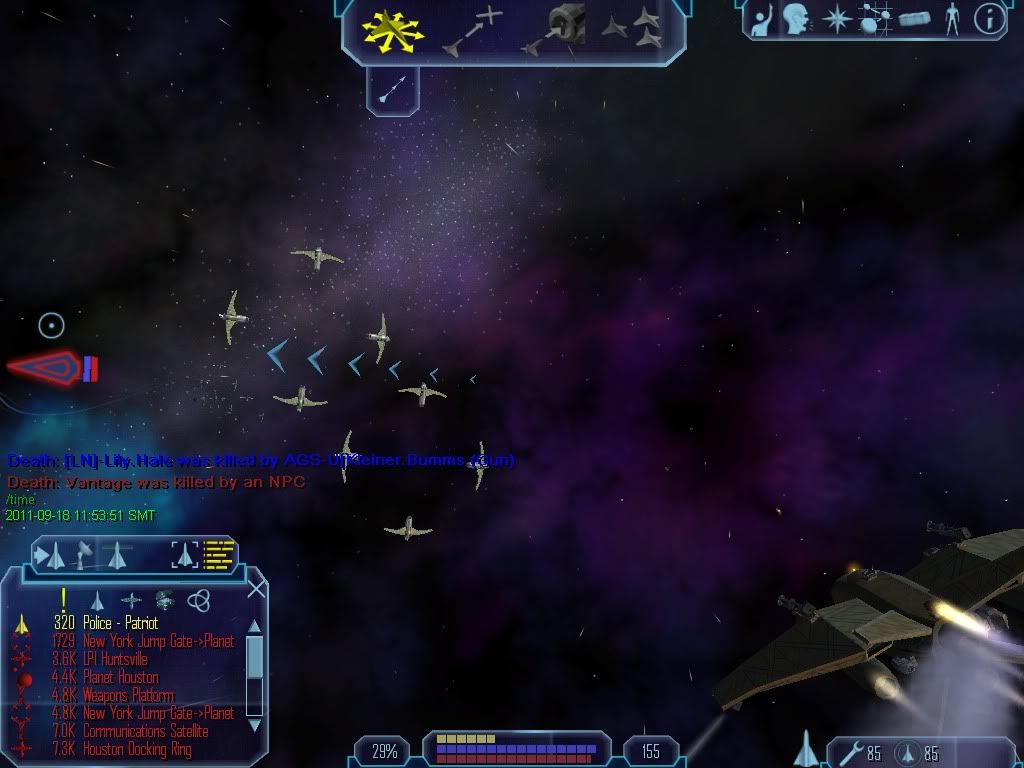Open the standing figure reputation icon
Viewport: 1024px width, 768px height.
(951, 18)
